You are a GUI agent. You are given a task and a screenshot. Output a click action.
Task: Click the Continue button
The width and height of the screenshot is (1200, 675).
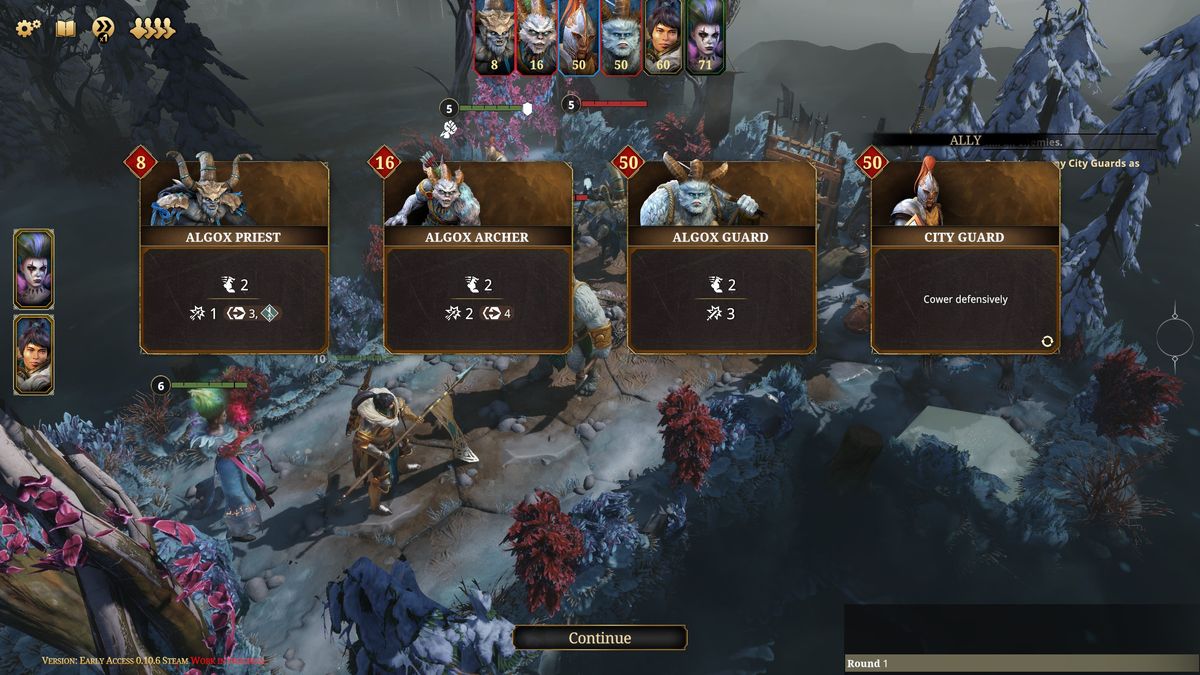coord(599,638)
